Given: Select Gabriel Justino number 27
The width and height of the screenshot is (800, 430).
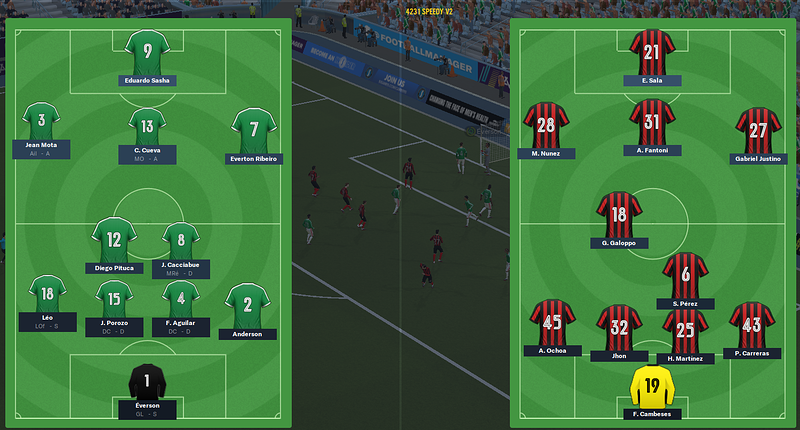Looking at the screenshot, I should (758, 130).
